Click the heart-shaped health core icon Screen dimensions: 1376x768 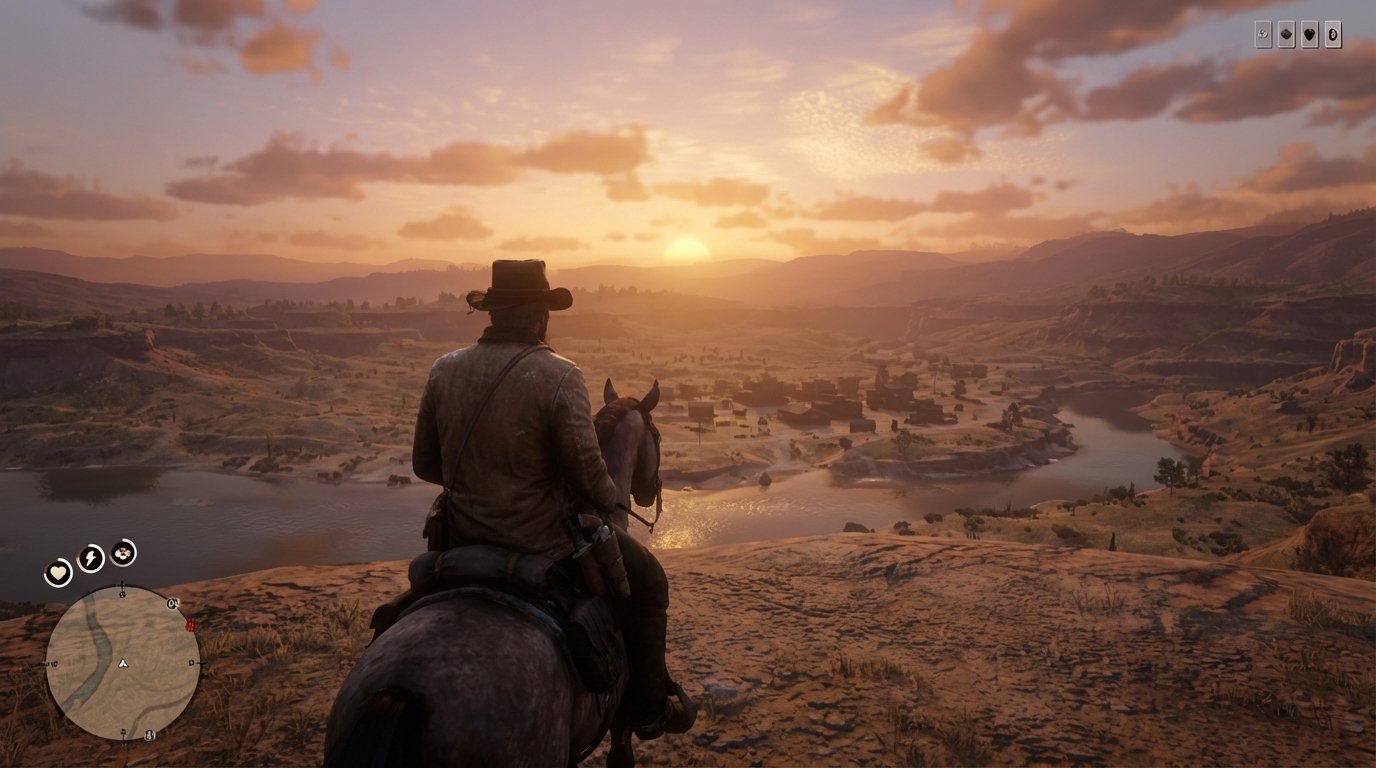pyautogui.click(x=59, y=571)
